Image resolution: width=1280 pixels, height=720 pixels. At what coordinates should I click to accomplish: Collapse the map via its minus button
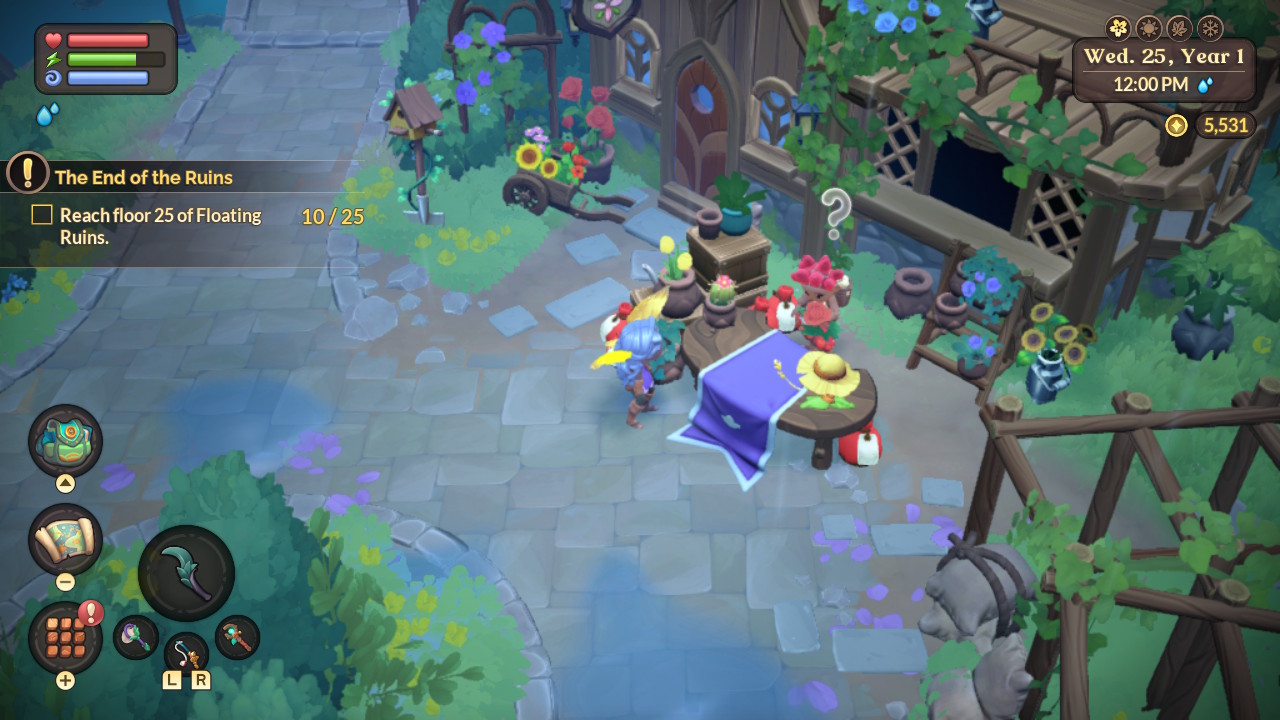click(64, 581)
